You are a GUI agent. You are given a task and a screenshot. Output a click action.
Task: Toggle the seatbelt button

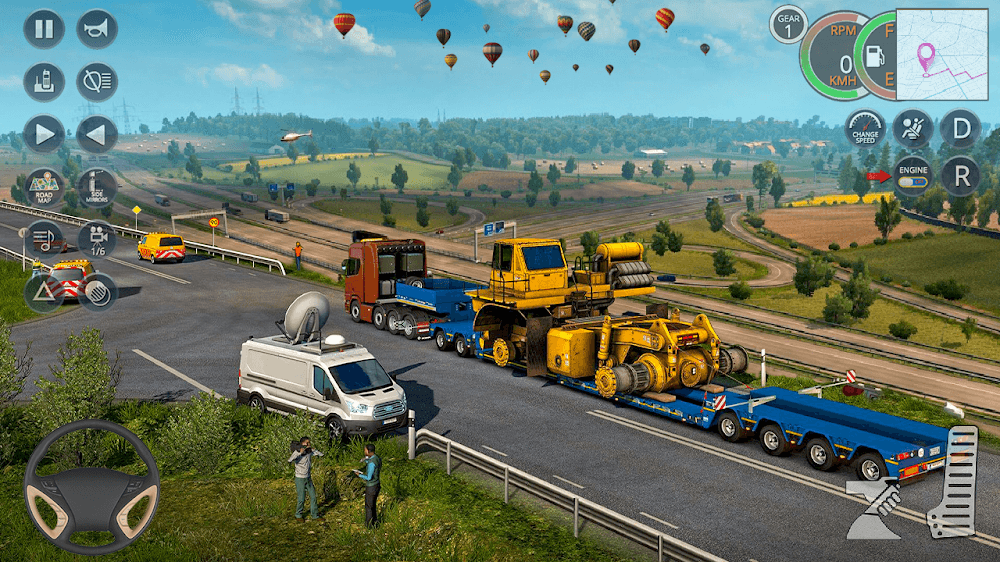(x=913, y=129)
